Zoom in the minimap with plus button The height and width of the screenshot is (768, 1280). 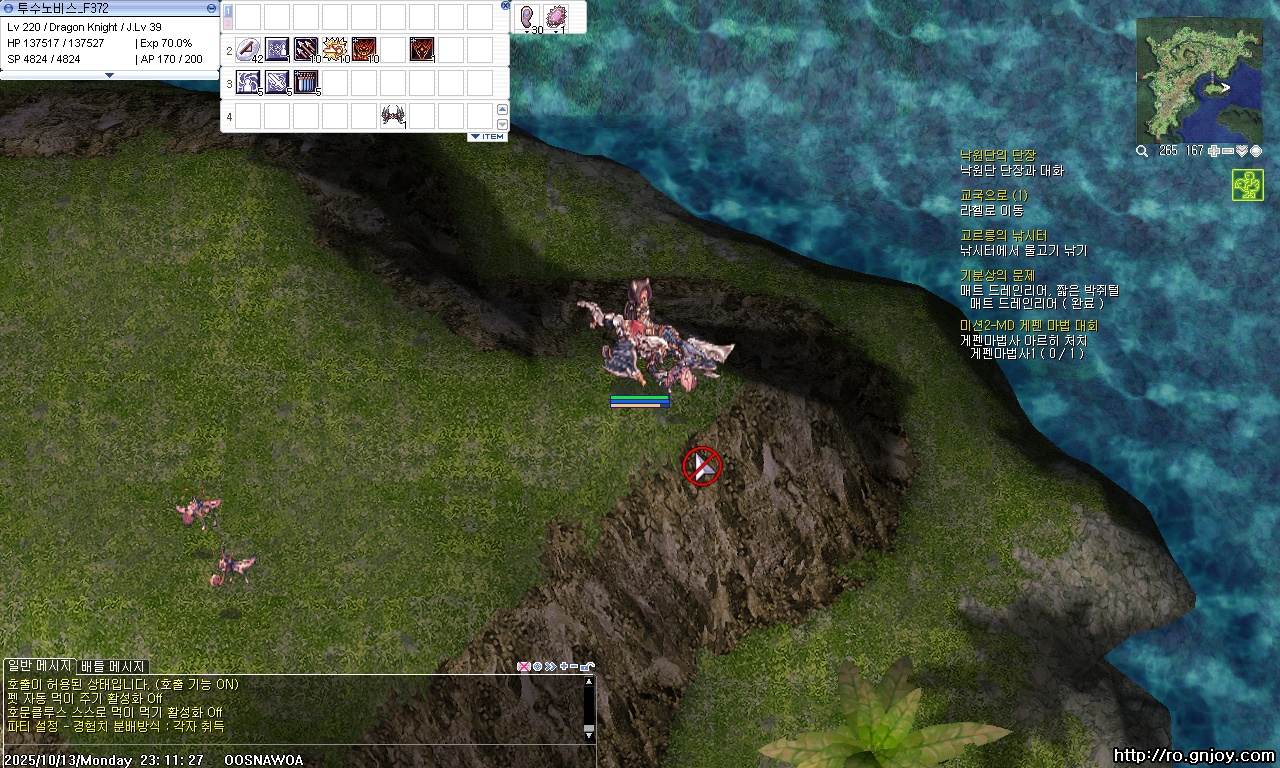(1214, 151)
